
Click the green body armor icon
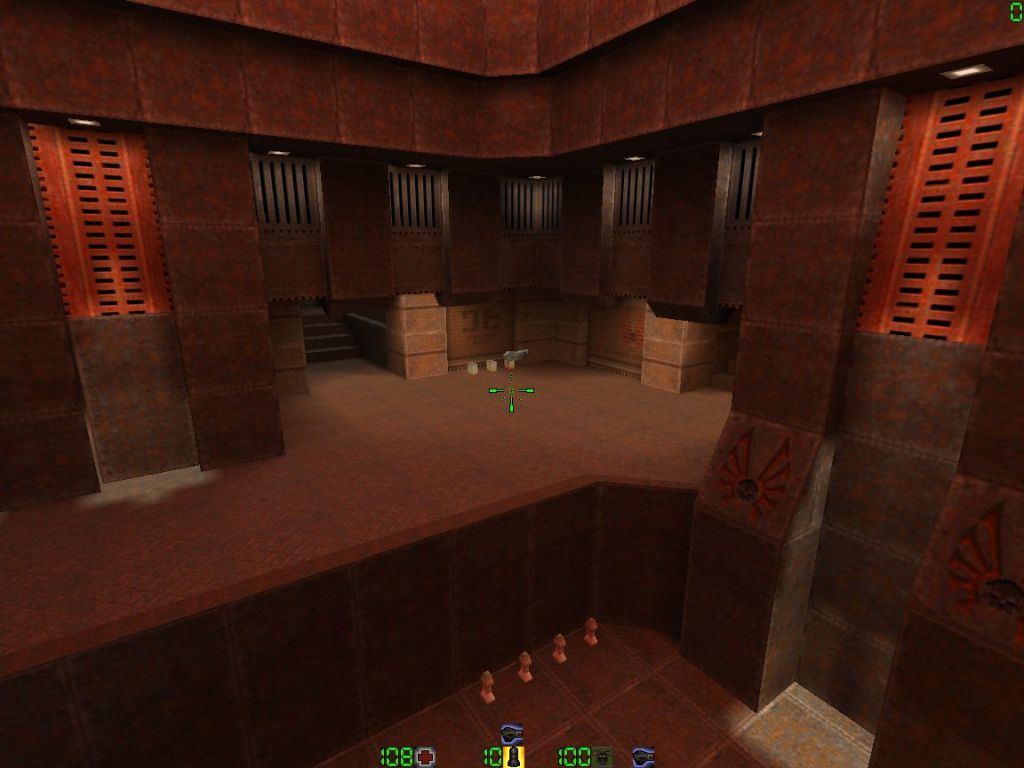602,757
